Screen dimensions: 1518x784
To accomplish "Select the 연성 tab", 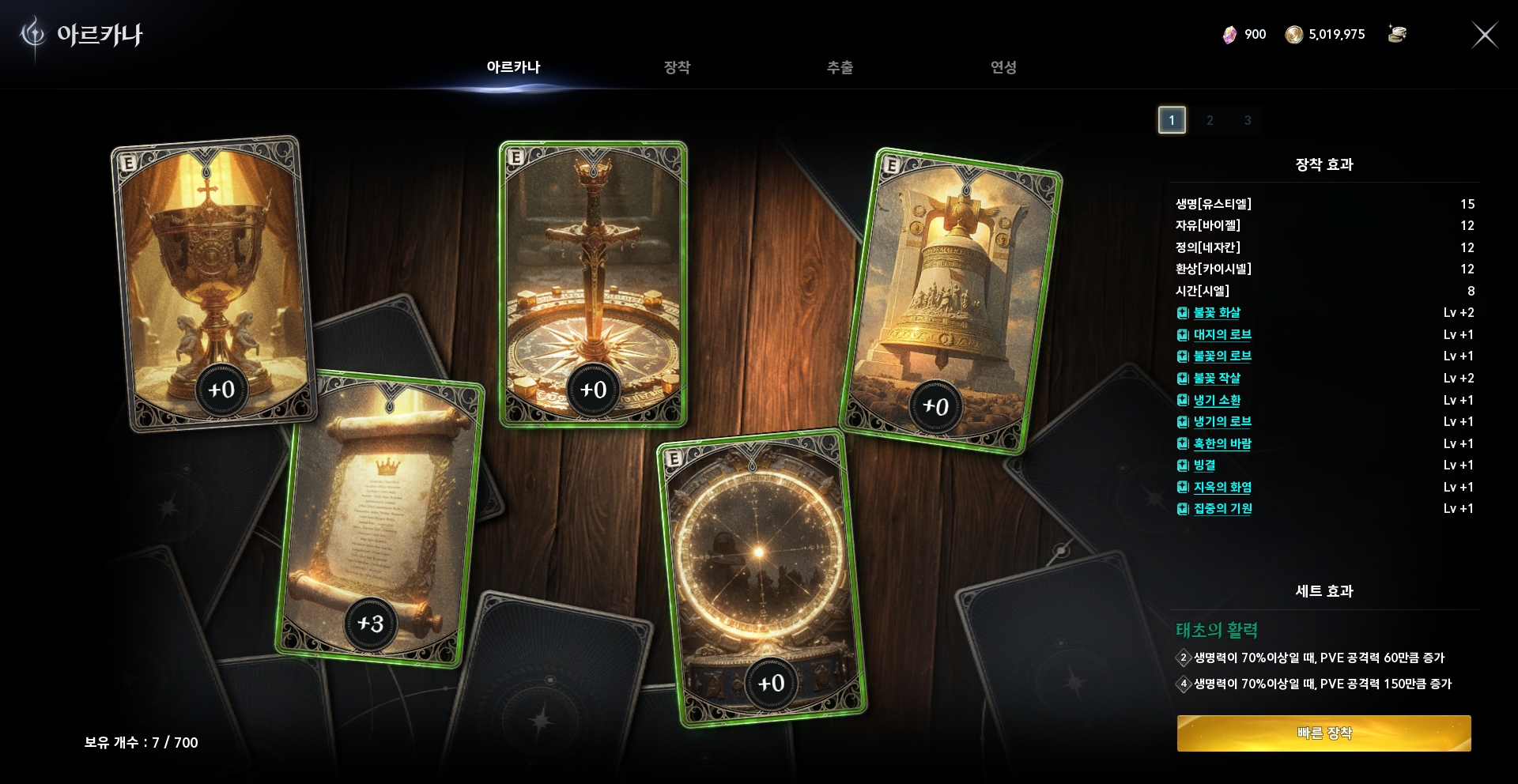I will (1003, 67).
